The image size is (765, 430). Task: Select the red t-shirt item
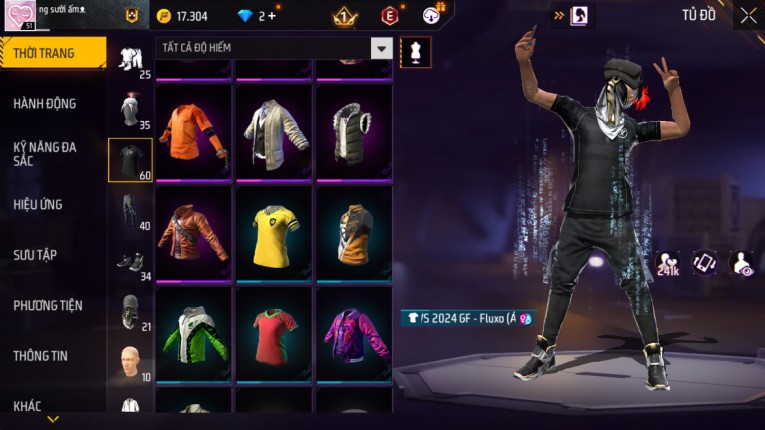(275, 335)
